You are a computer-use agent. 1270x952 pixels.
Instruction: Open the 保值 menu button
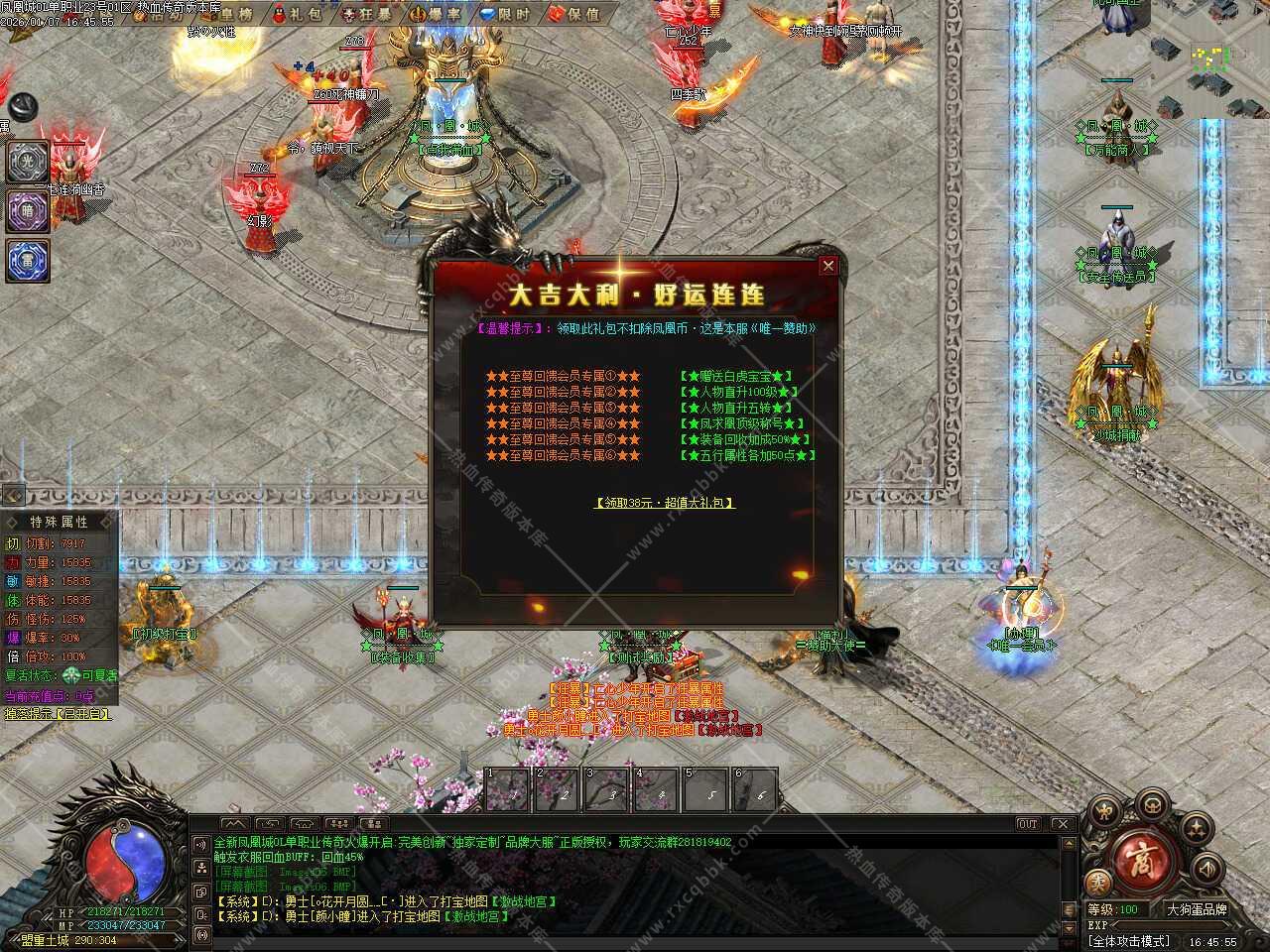575,14
